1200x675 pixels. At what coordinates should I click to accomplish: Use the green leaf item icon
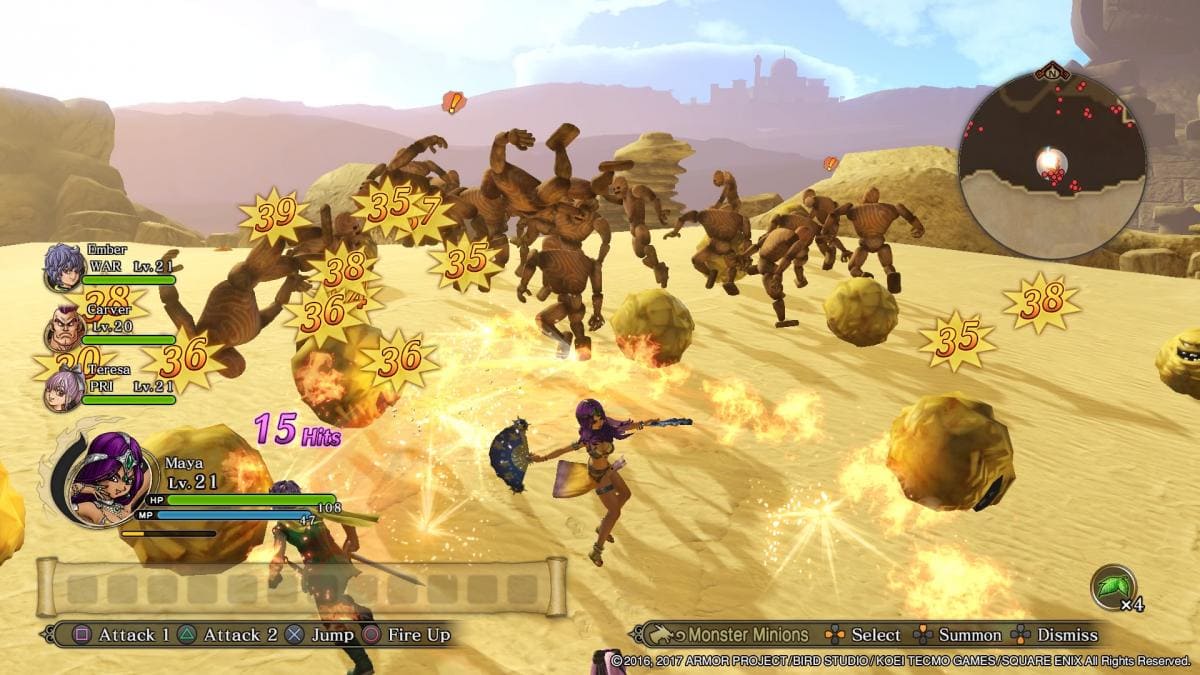(1112, 586)
